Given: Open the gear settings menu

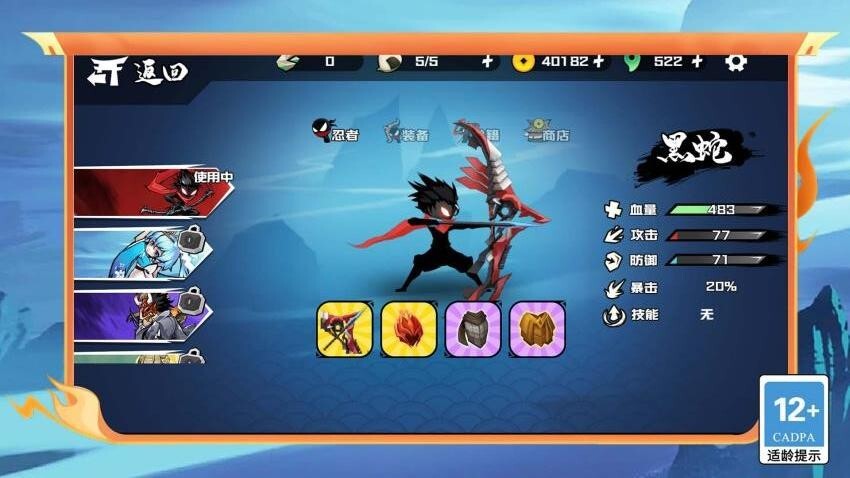Looking at the screenshot, I should (x=736, y=61).
